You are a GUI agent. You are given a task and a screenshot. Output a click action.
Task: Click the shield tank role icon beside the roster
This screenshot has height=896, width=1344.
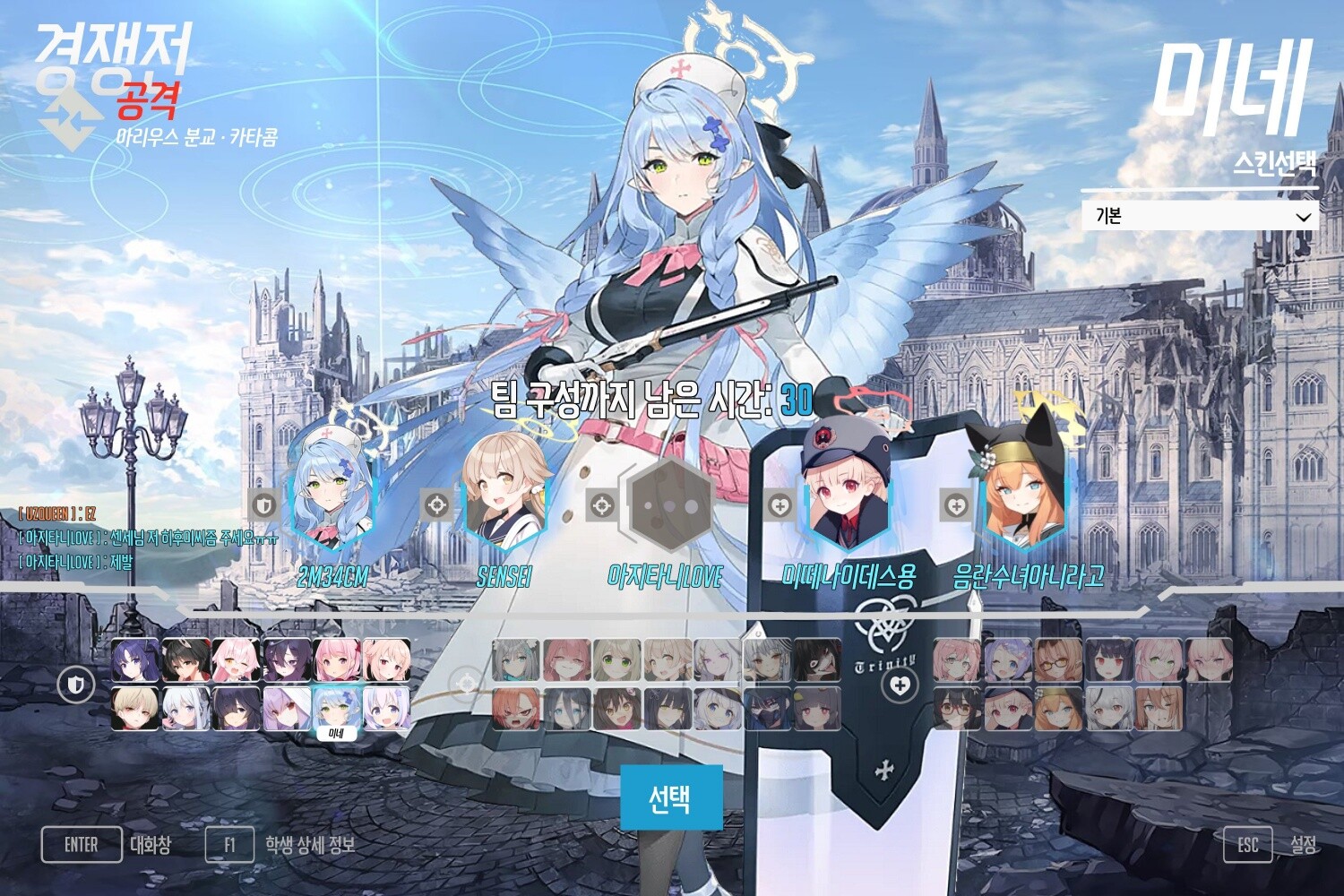click(76, 685)
